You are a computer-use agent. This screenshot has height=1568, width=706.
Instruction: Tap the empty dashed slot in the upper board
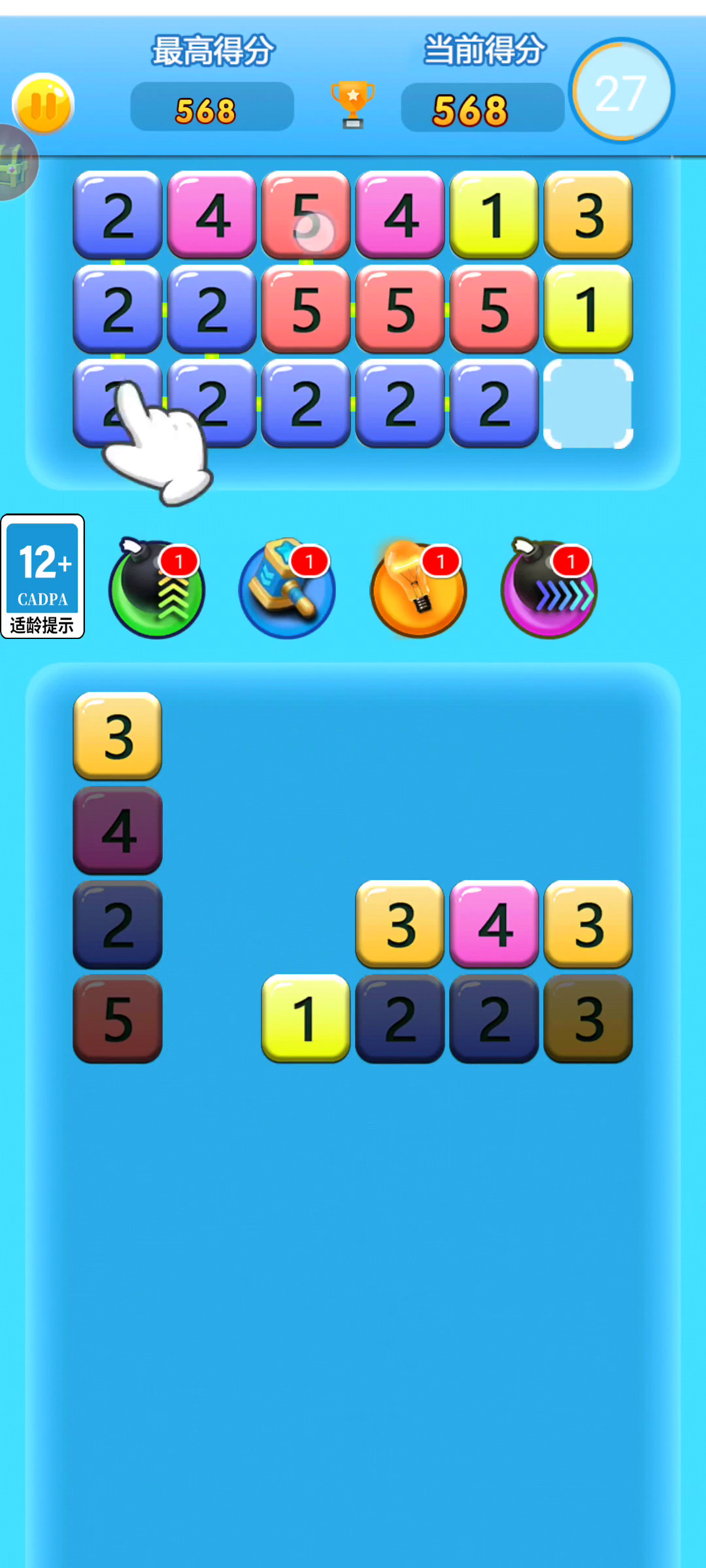tap(588, 403)
